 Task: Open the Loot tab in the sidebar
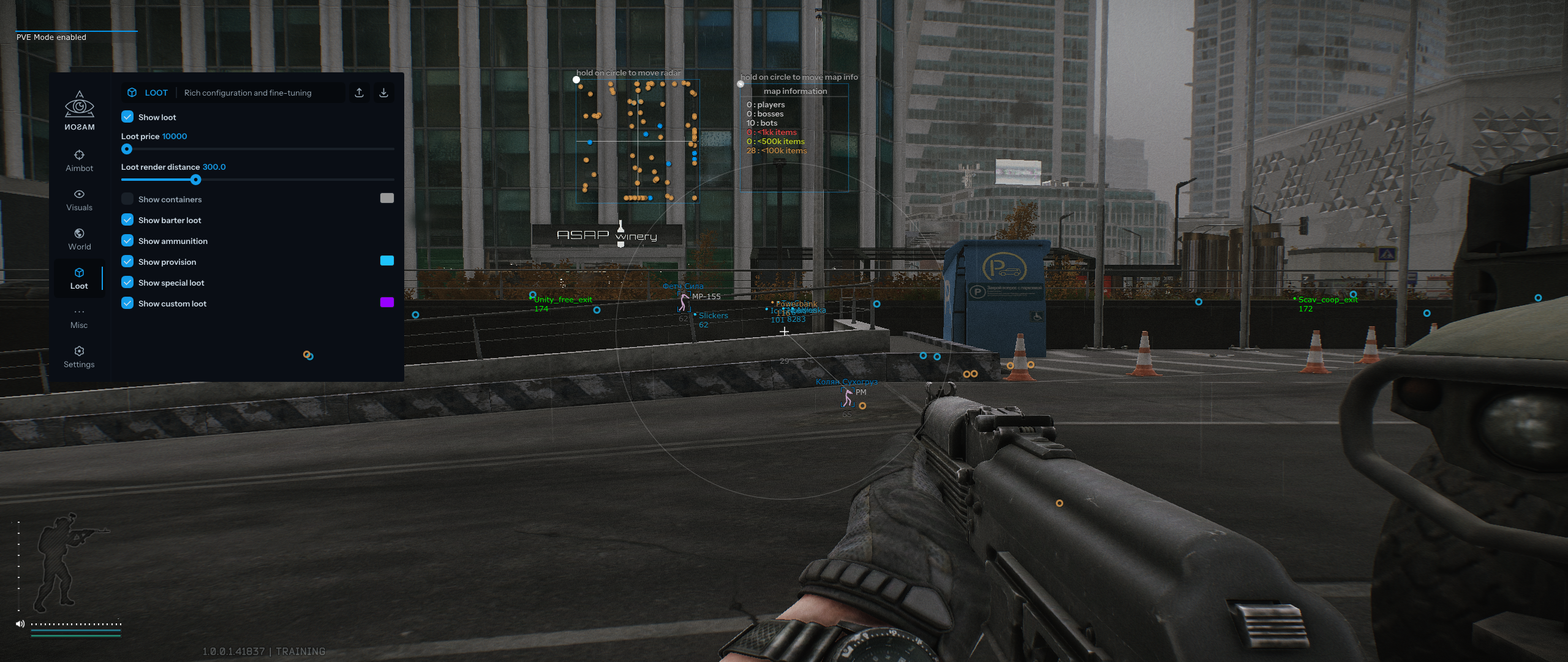(x=79, y=278)
